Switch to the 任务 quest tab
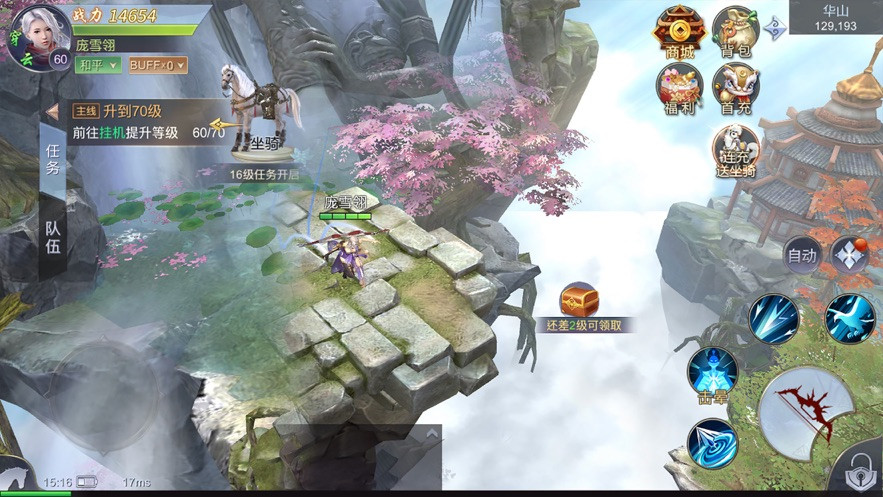Screen dimensions: 883x497 point(53,158)
